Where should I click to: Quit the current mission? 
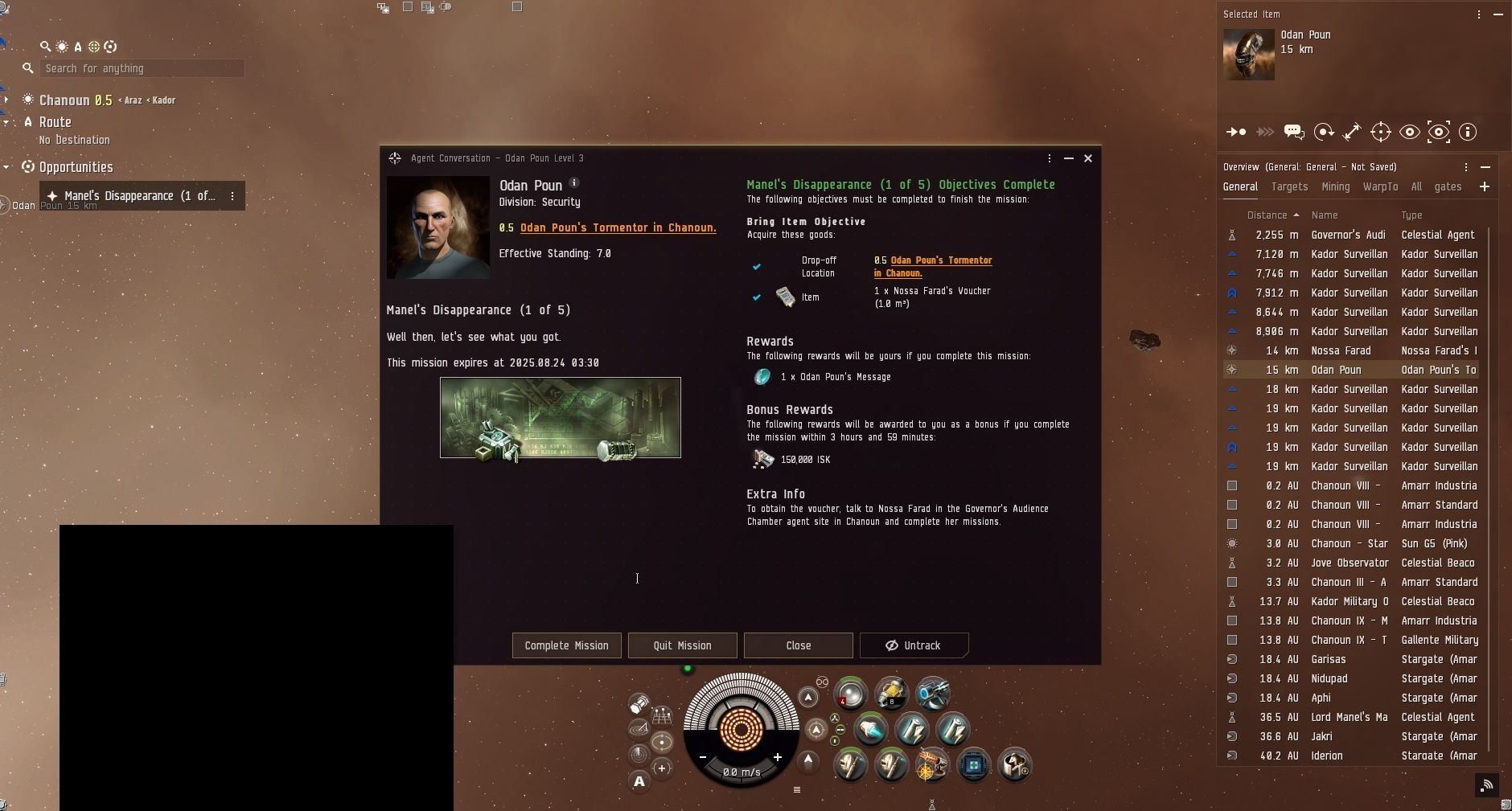[682, 645]
